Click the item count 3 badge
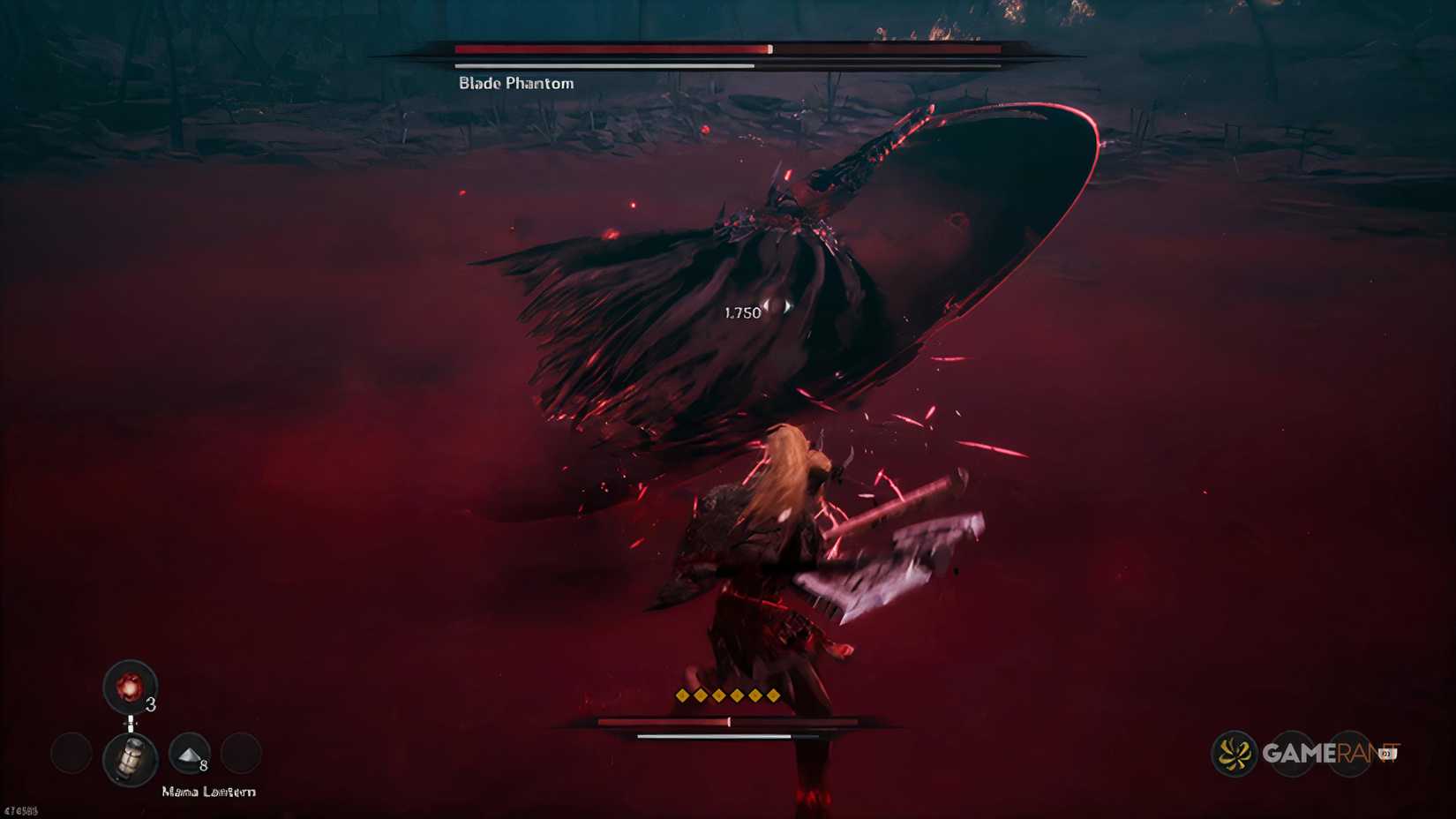The height and width of the screenshot is (819, 1456). [151, 703]
